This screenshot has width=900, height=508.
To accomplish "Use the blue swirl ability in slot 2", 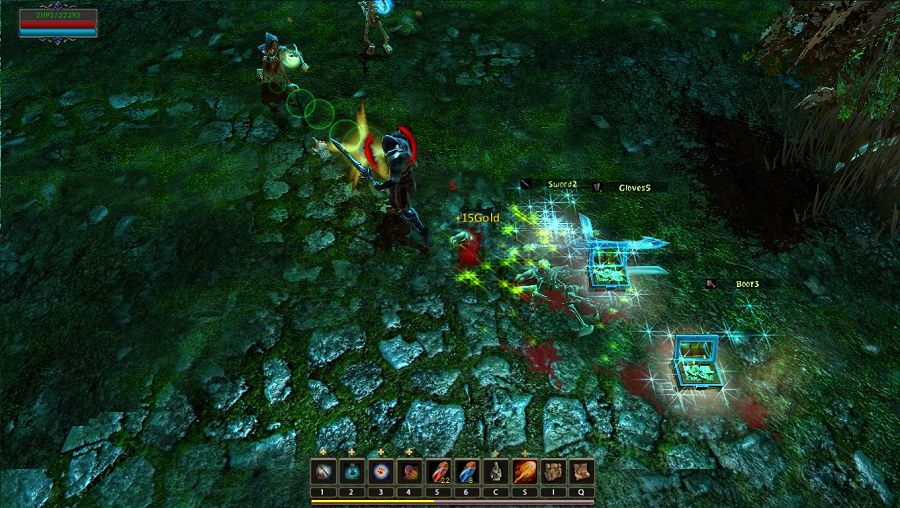I will coord(351,471).
